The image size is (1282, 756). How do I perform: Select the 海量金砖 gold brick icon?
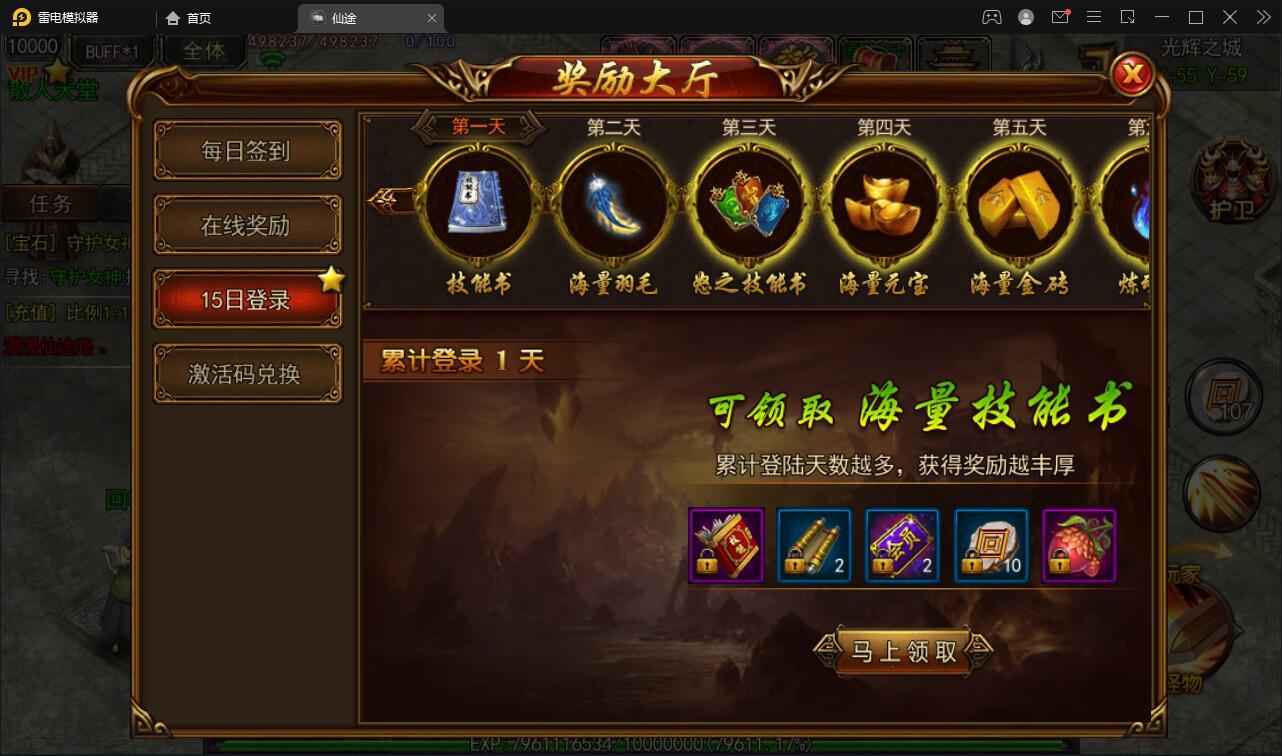(x=1018, y=203)
